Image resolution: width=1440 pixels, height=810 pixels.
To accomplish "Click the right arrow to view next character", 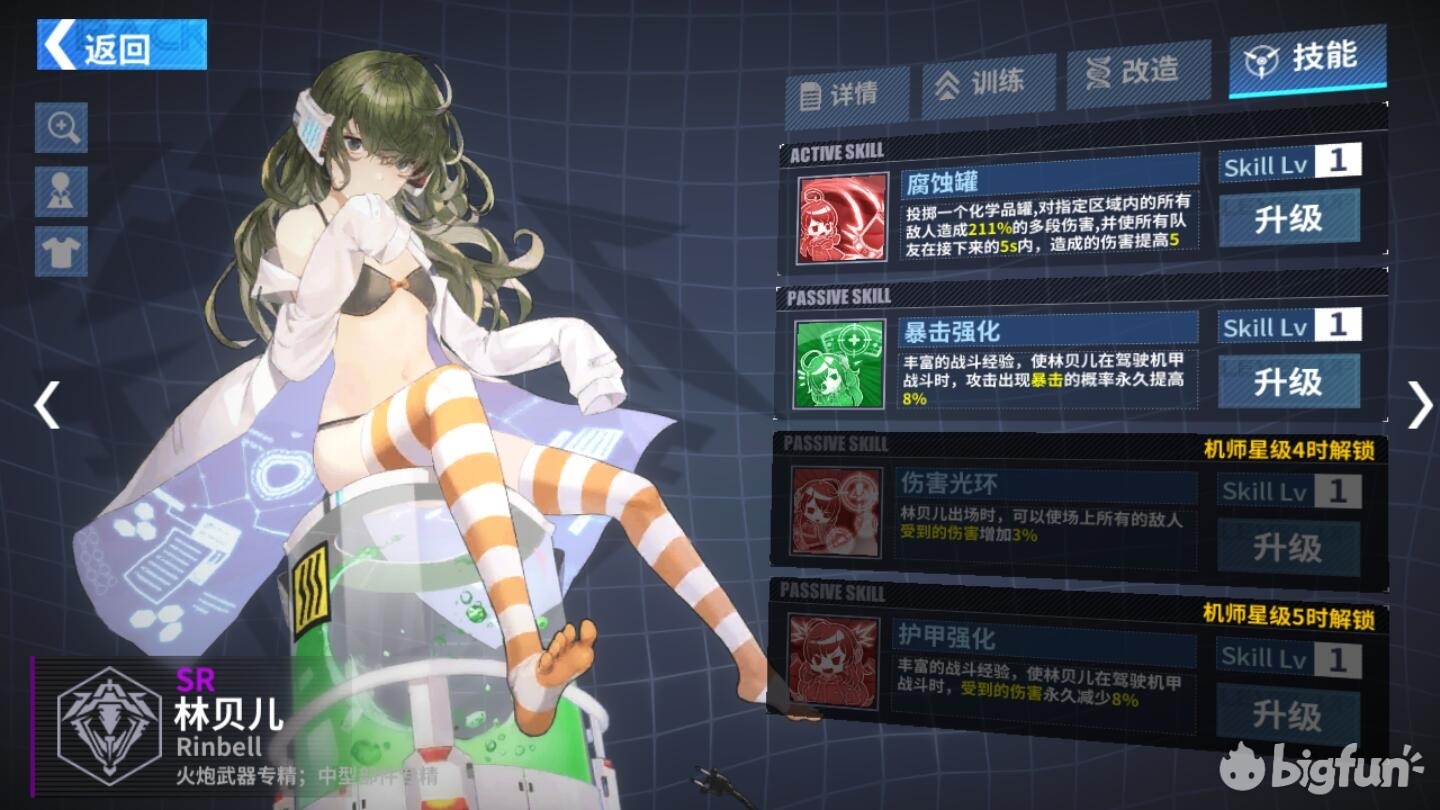I will (1420, 405).
